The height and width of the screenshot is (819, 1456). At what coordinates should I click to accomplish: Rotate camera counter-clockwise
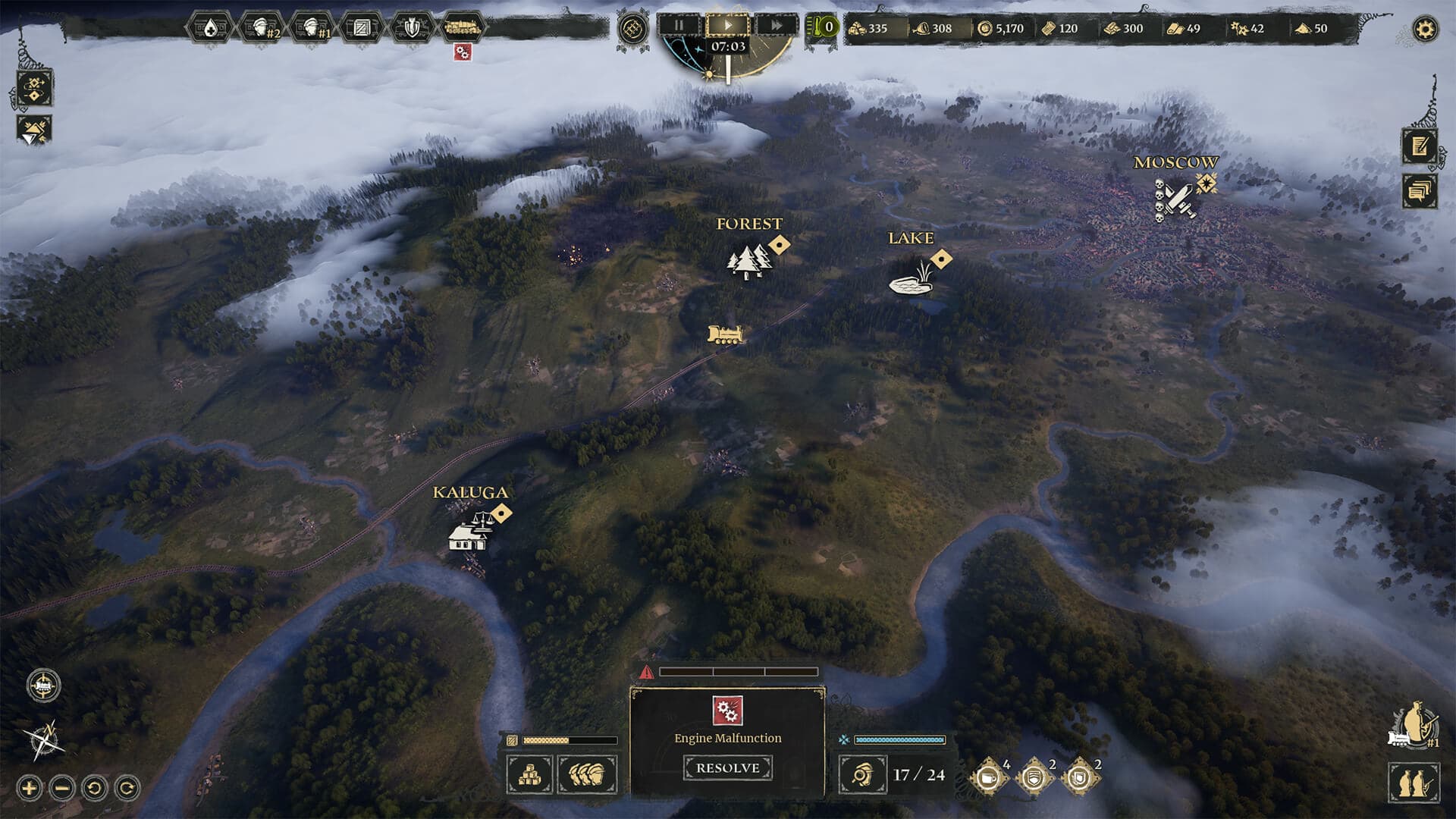pyautogui.click(x=95, y=788)
